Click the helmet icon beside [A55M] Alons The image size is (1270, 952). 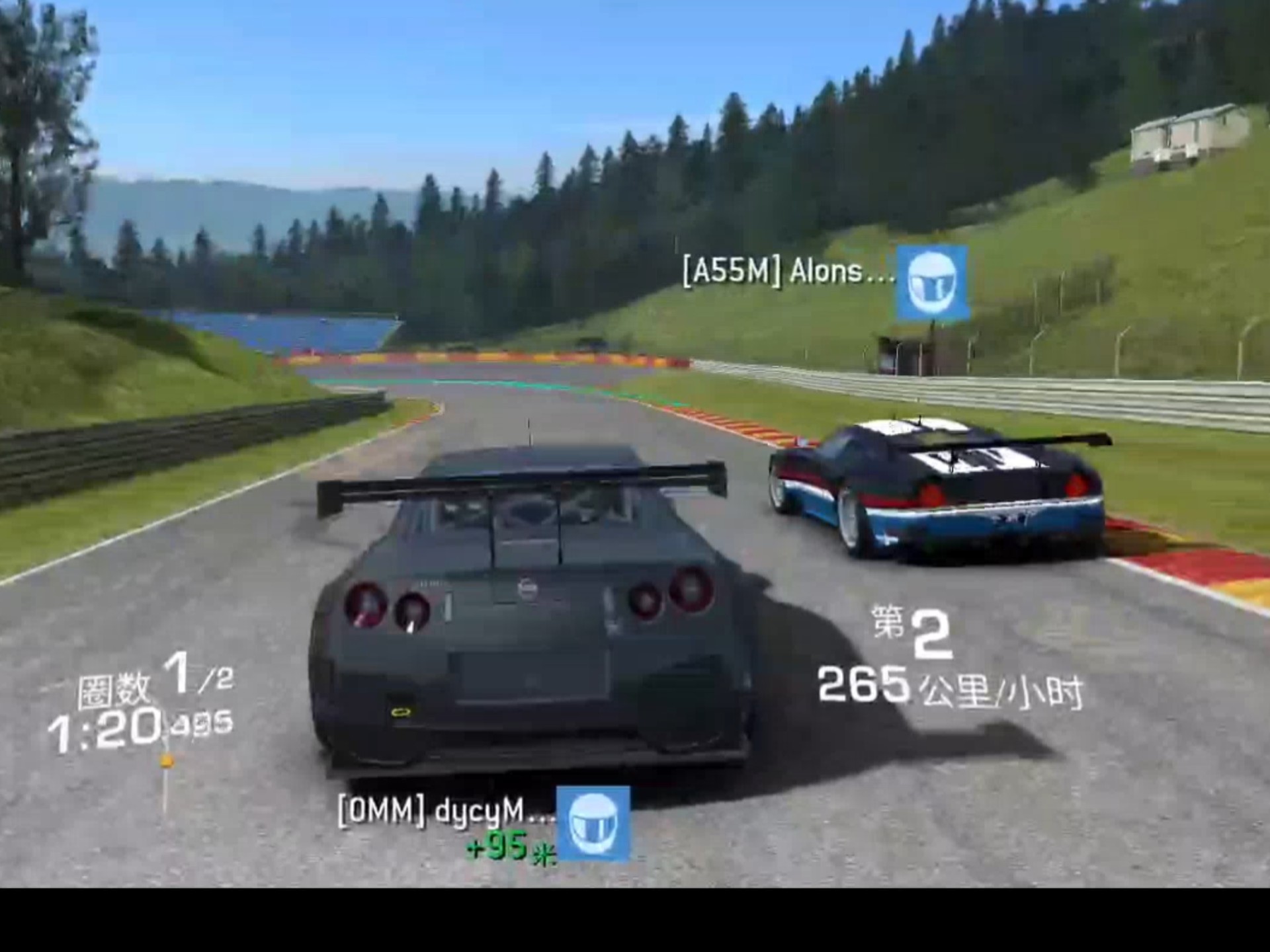click(932, 283)
